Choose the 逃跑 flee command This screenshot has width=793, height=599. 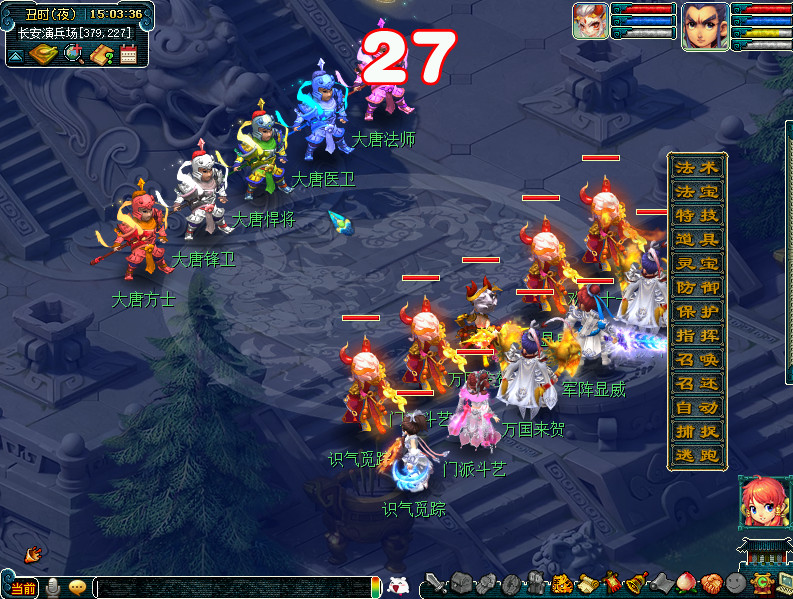[697, 455]
